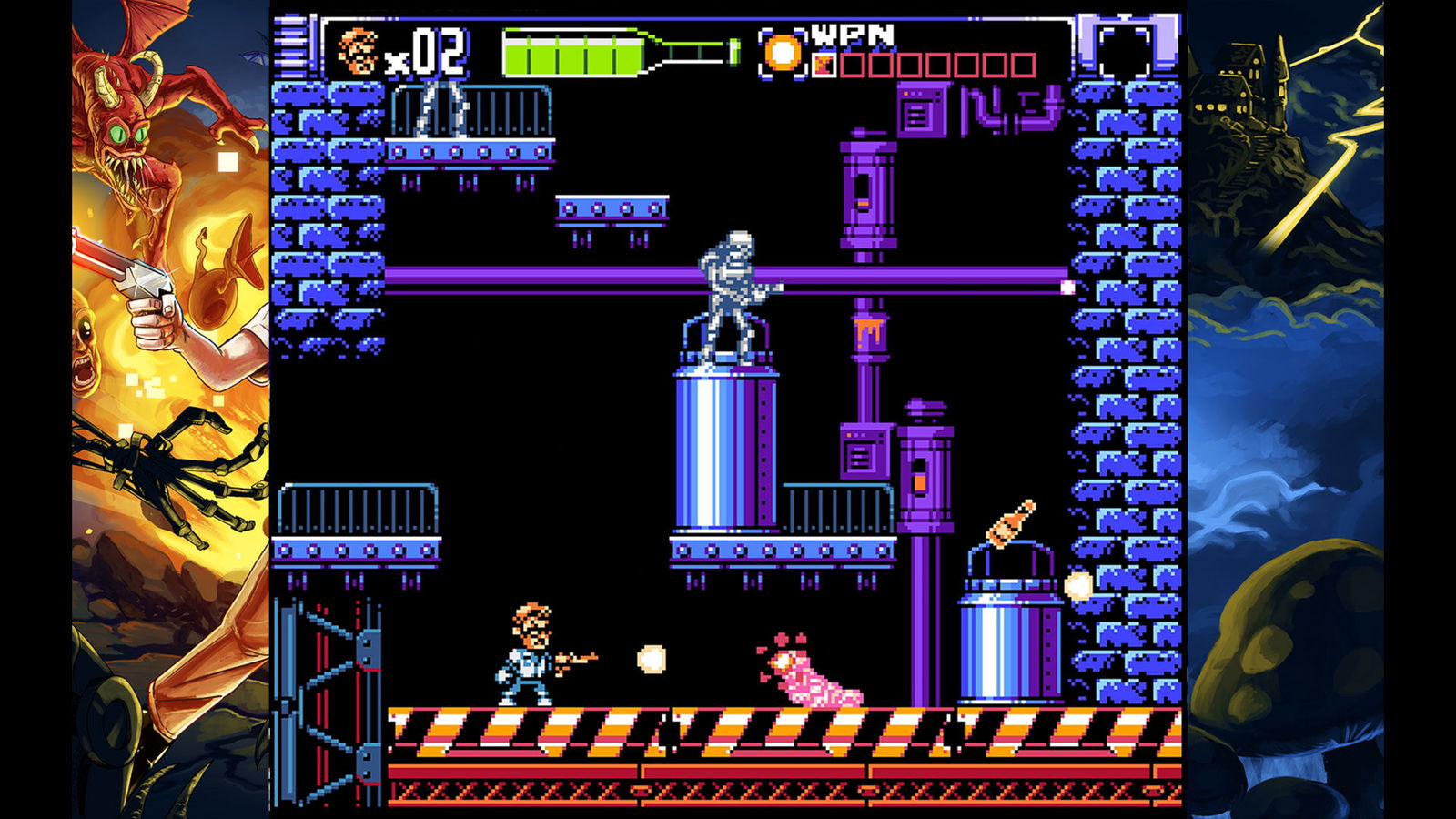Click the Nerd face lives icon

358,52
